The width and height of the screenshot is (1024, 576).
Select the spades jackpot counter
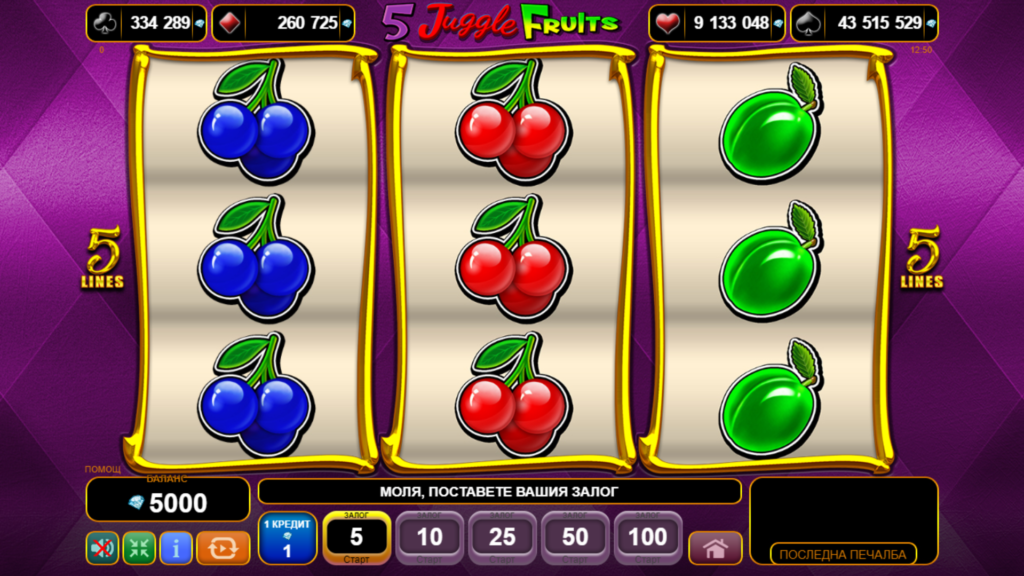[x=864, y=23]
